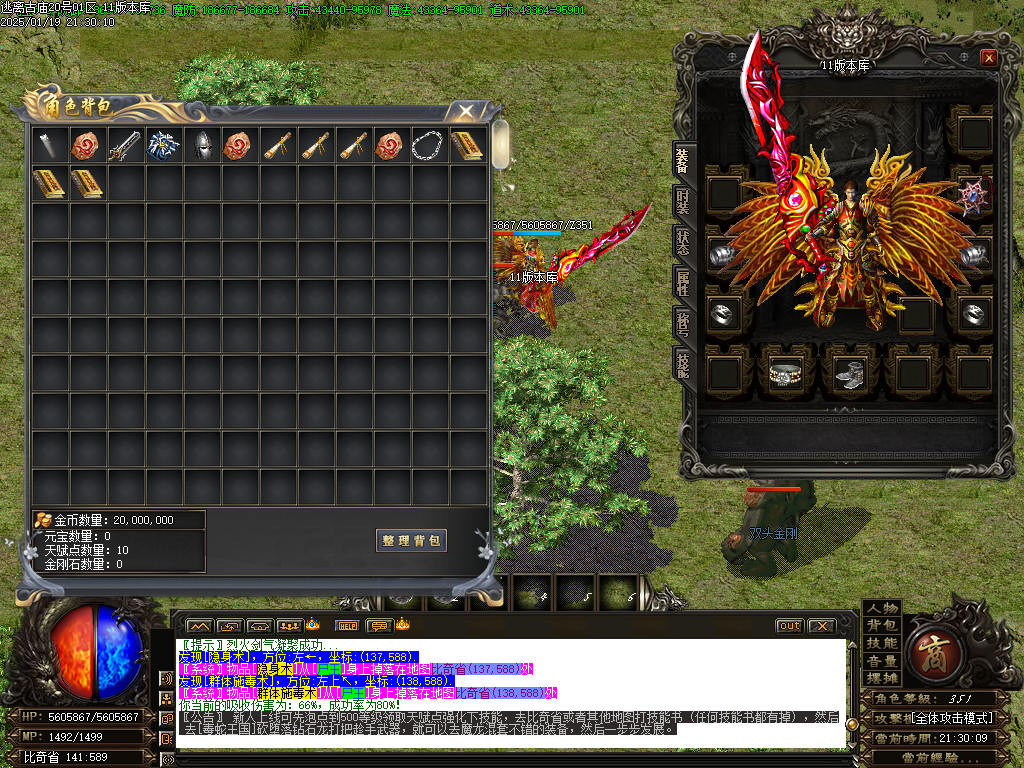Click the HELP button above chat
The image size is (1024, 768).
click(347, 626)
